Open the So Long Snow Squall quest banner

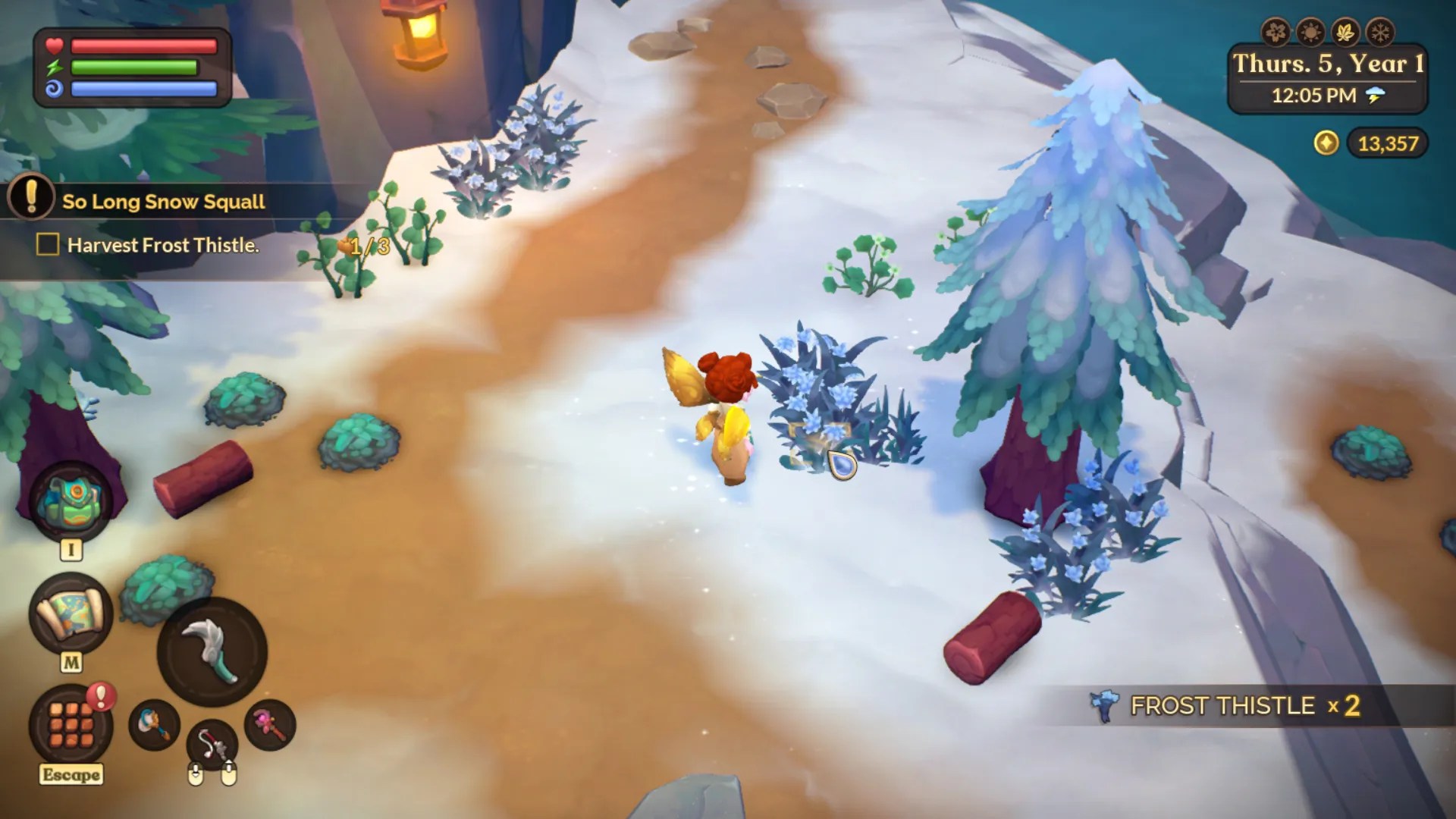[165, 202]
